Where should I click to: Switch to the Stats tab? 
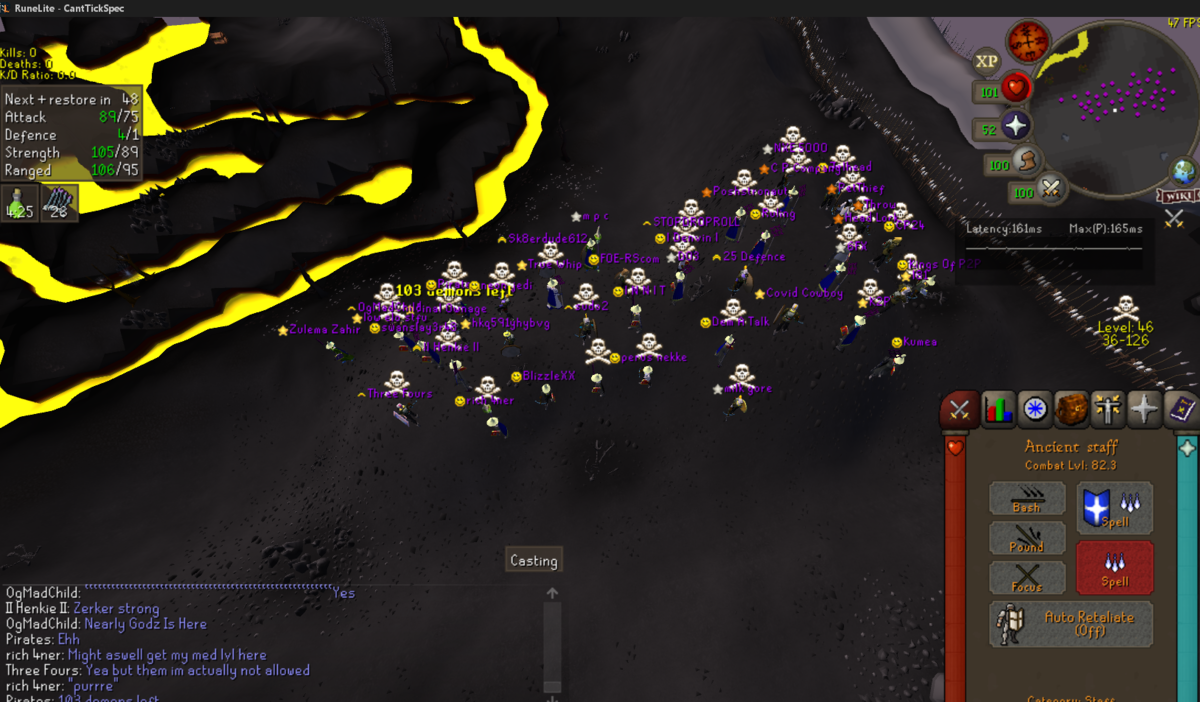tap(997, 409)
